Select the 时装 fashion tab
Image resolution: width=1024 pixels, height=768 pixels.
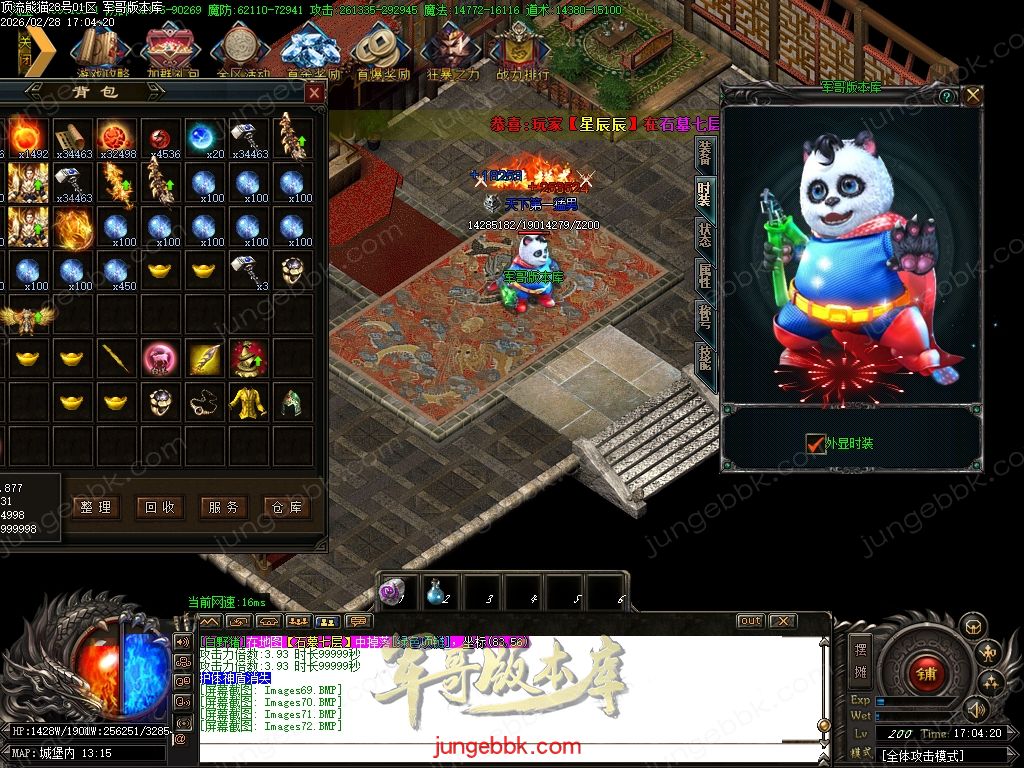[x=705, y=193]
